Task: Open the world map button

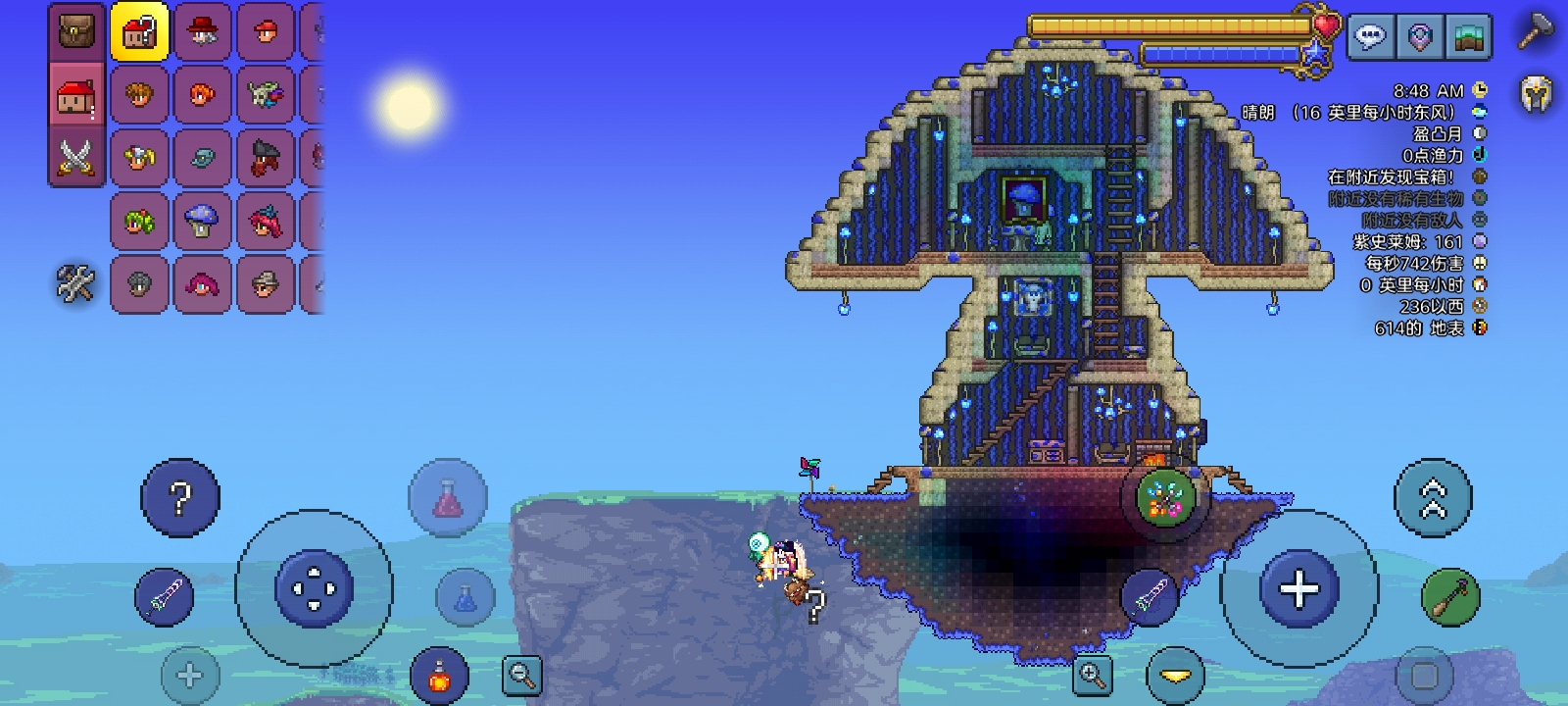Action: click(1469, 37)
